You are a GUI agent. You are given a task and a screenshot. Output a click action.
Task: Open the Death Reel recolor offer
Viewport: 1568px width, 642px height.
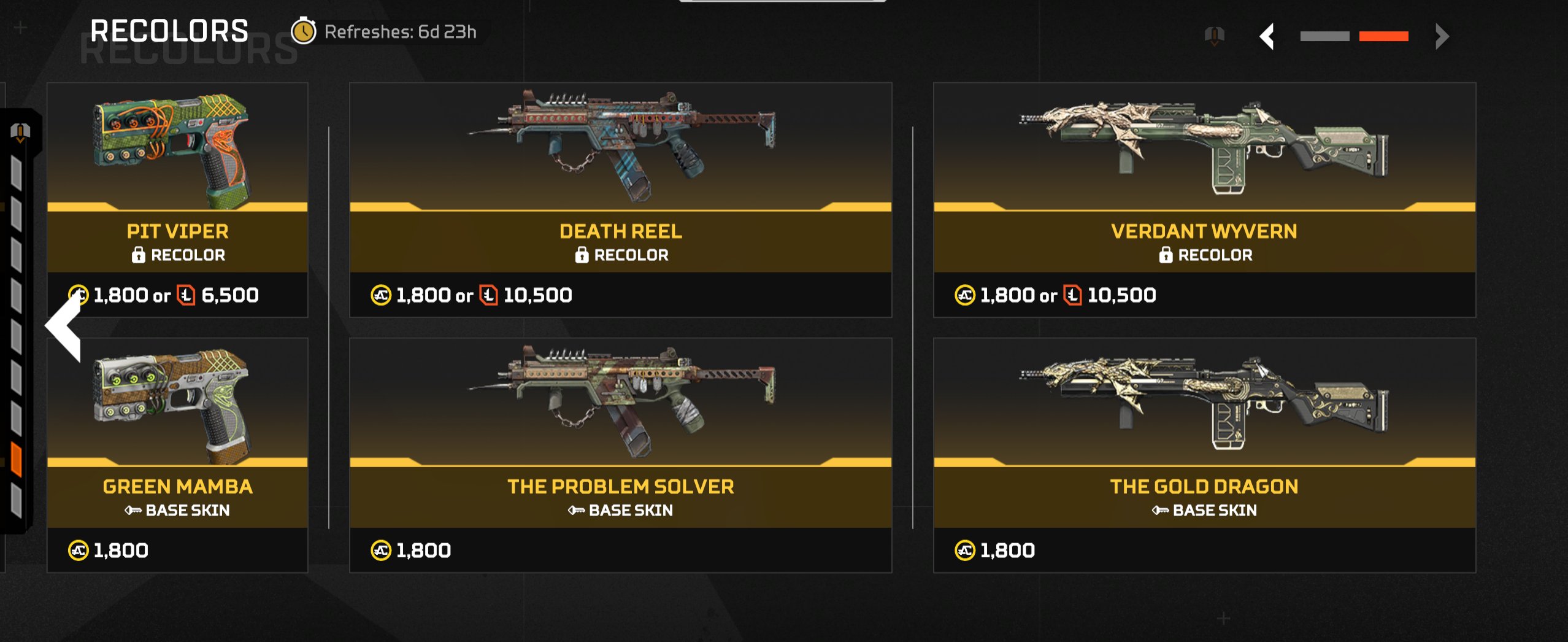point(620,199)
